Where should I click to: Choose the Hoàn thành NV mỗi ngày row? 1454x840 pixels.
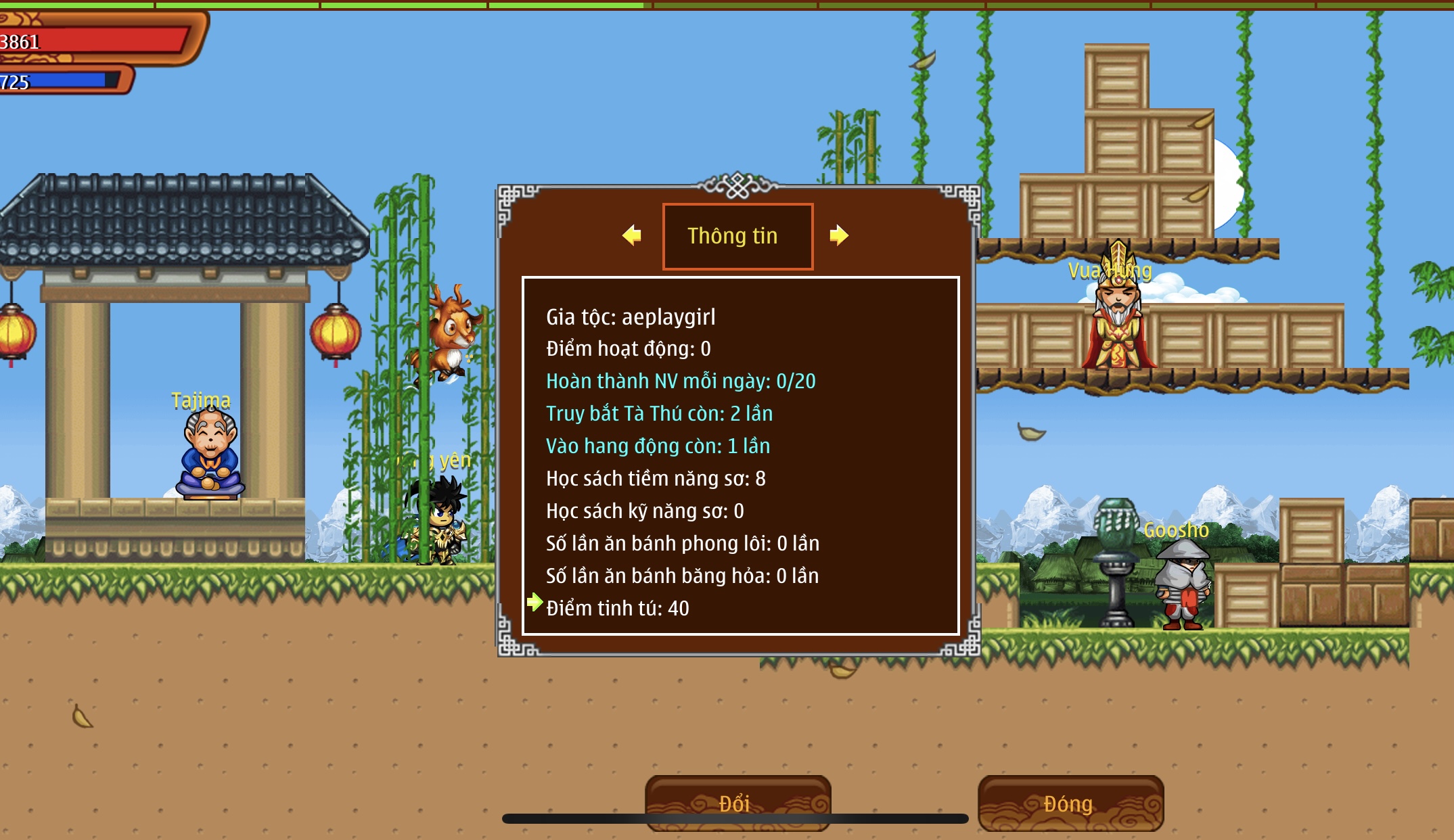click(680, 381)
